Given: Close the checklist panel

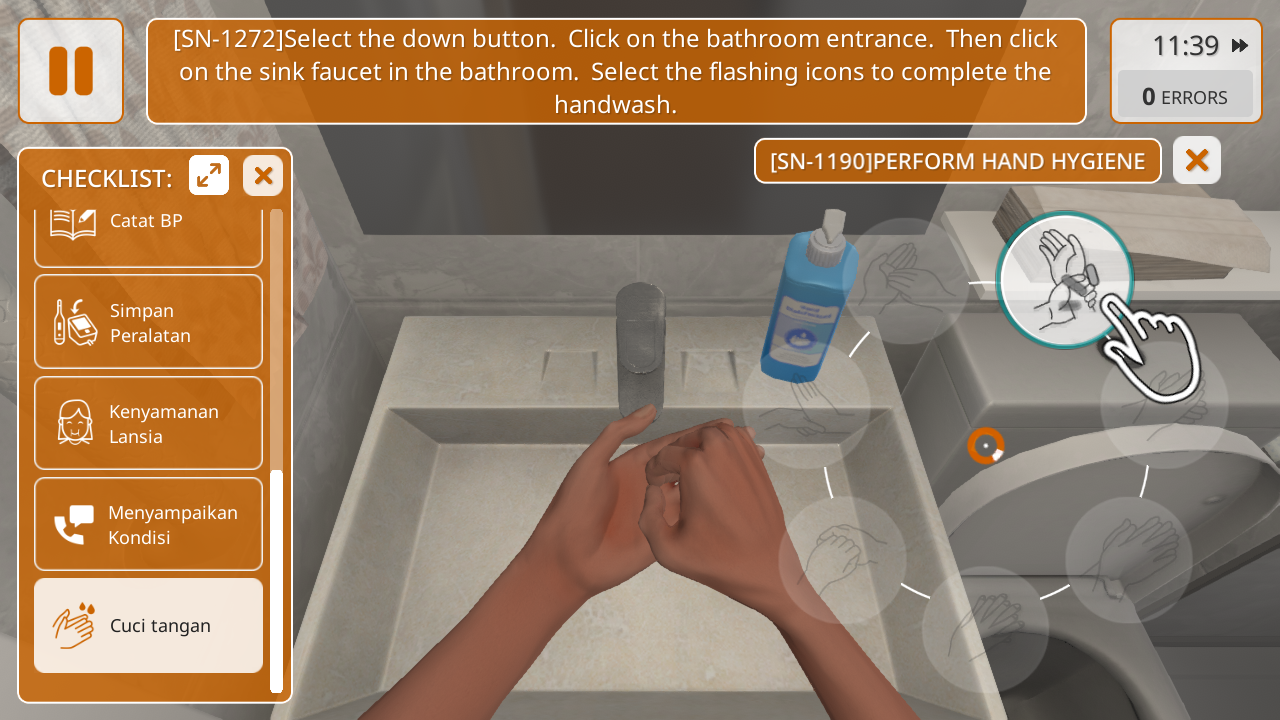Looking at the screenshot, I should tap(263, 176).
